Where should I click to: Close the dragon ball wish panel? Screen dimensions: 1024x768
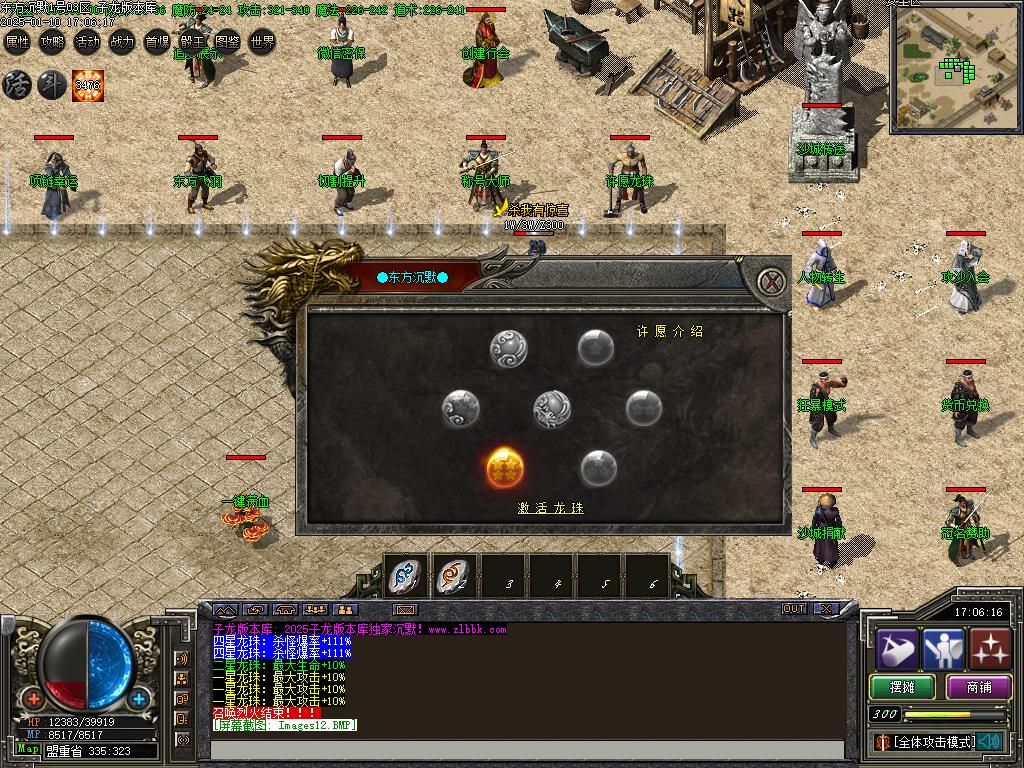coord(770,281)
